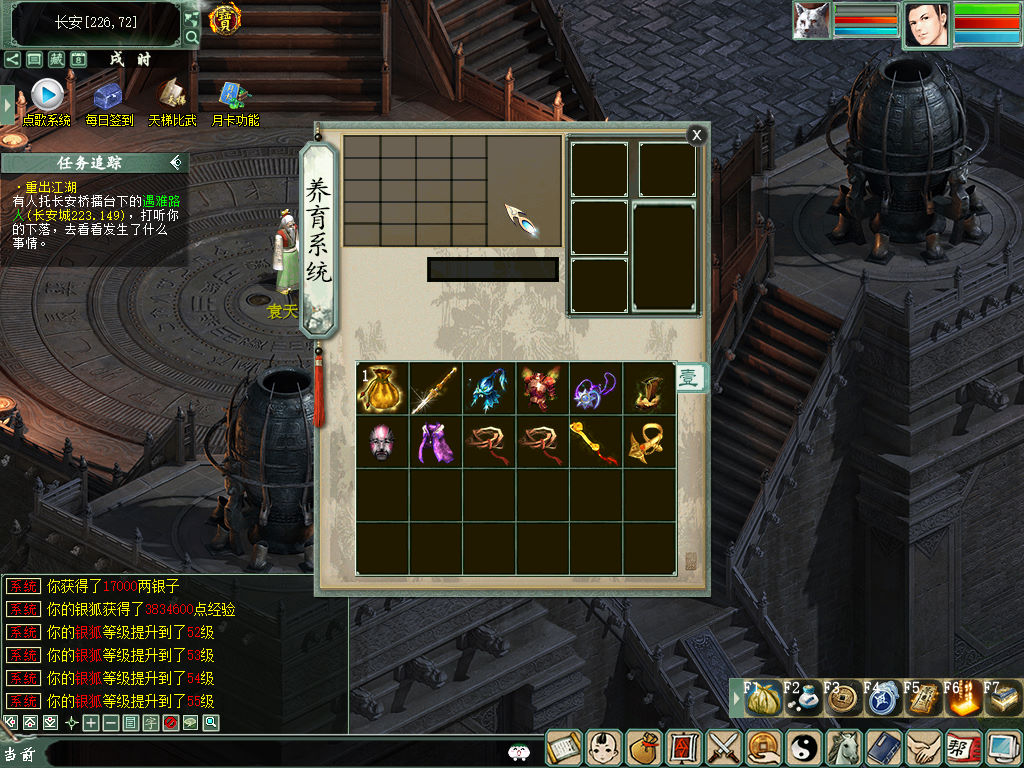Select the purple robe item
The width and height of the screenshot is (1024, 768).
(x=435, y=442)
